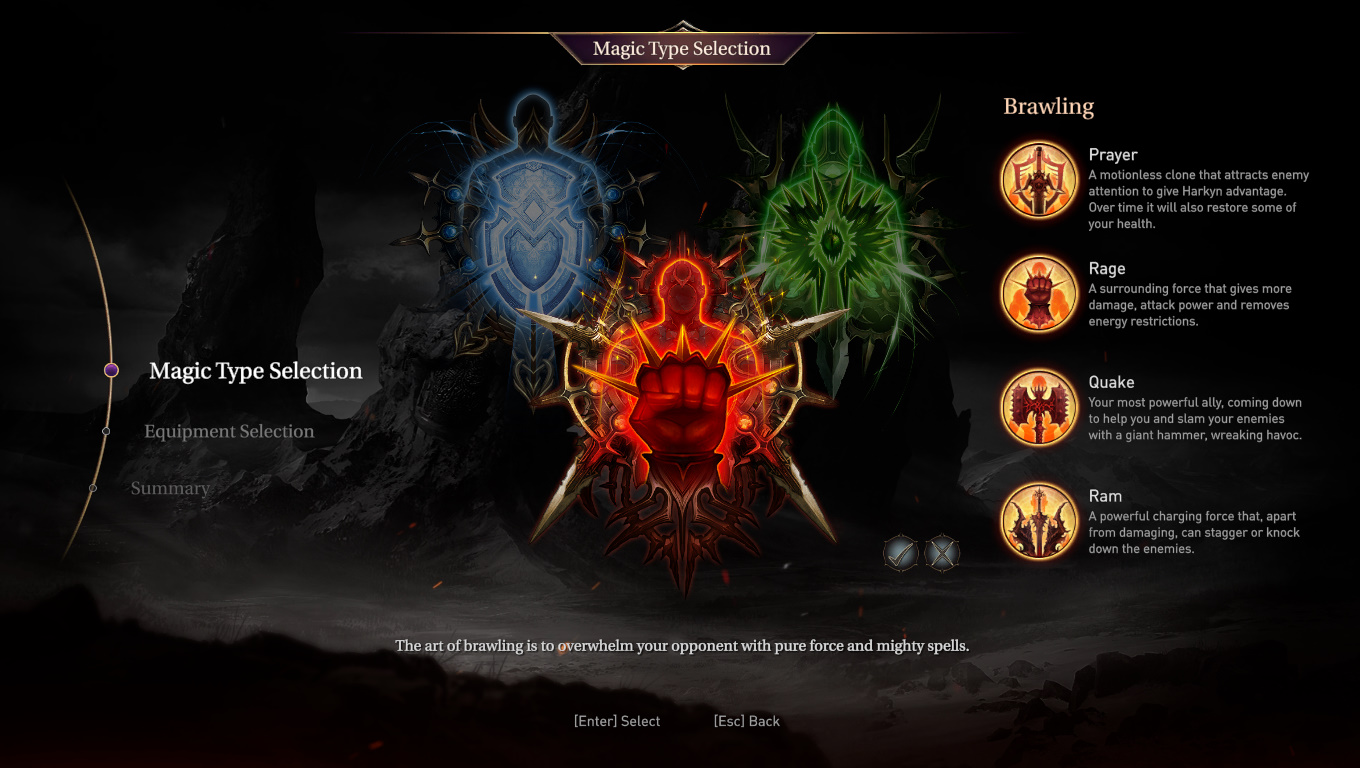This screenshot has width=1360, height=768.
Task: Cancel with the round X button
Action: point(942,553)
